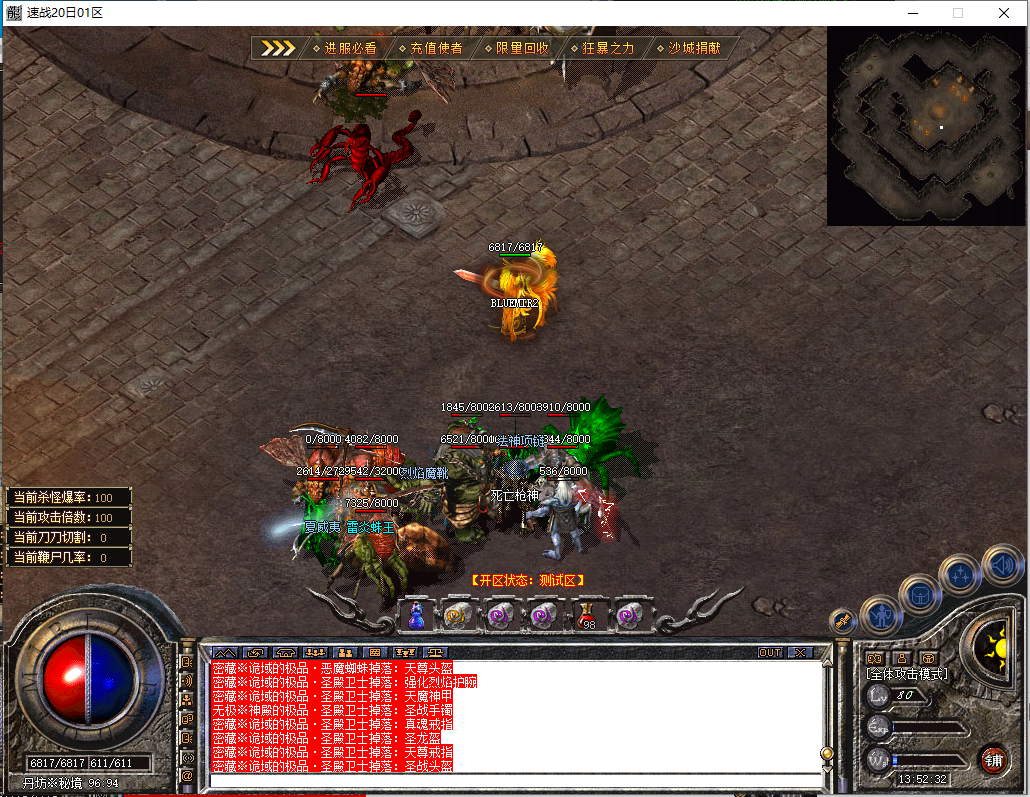Choose the 狂暴之力 menu entry
Screen dimensions: 1030x797
tap(602, 48)
